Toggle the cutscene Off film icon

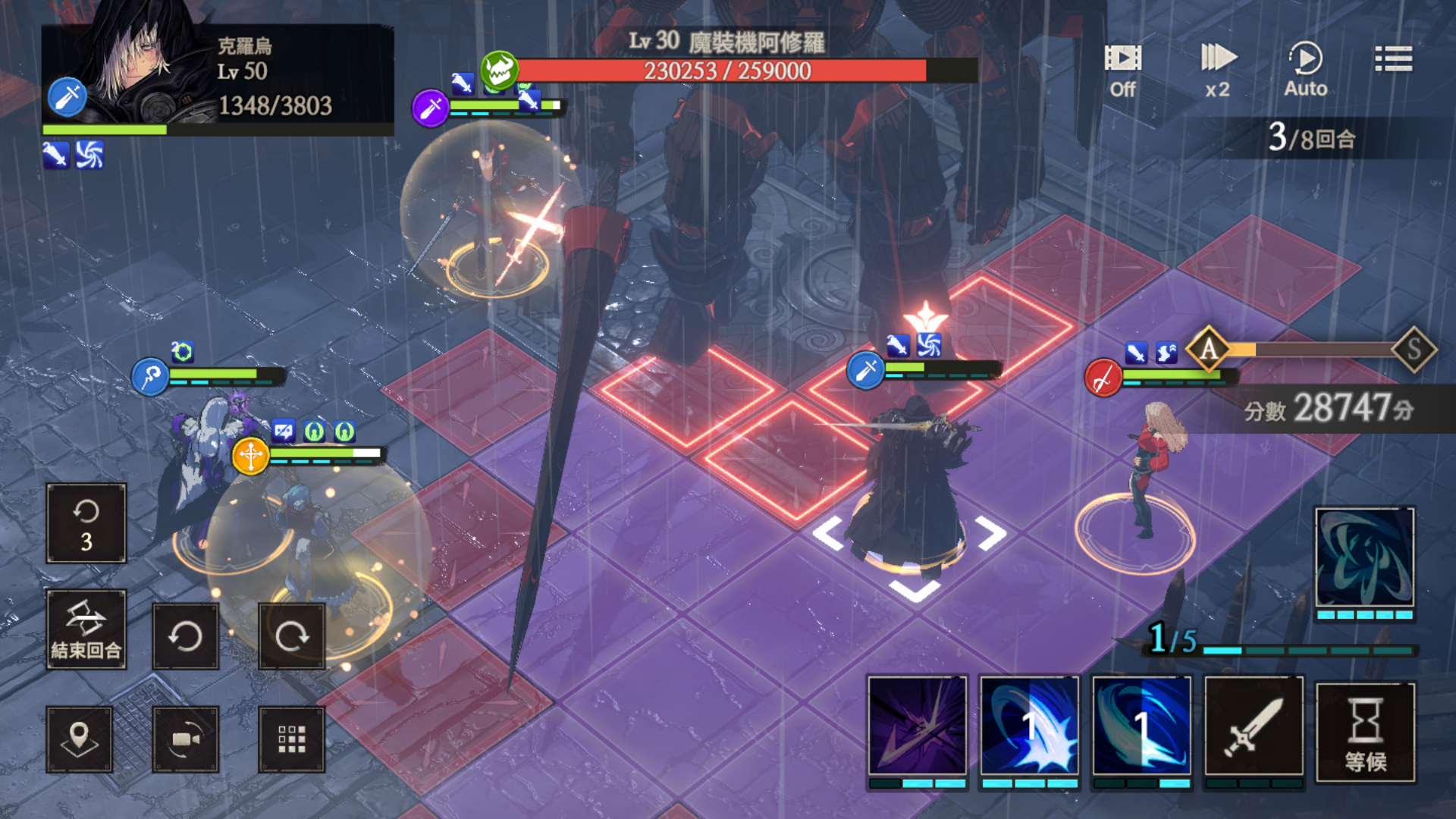pos(1122,70)
